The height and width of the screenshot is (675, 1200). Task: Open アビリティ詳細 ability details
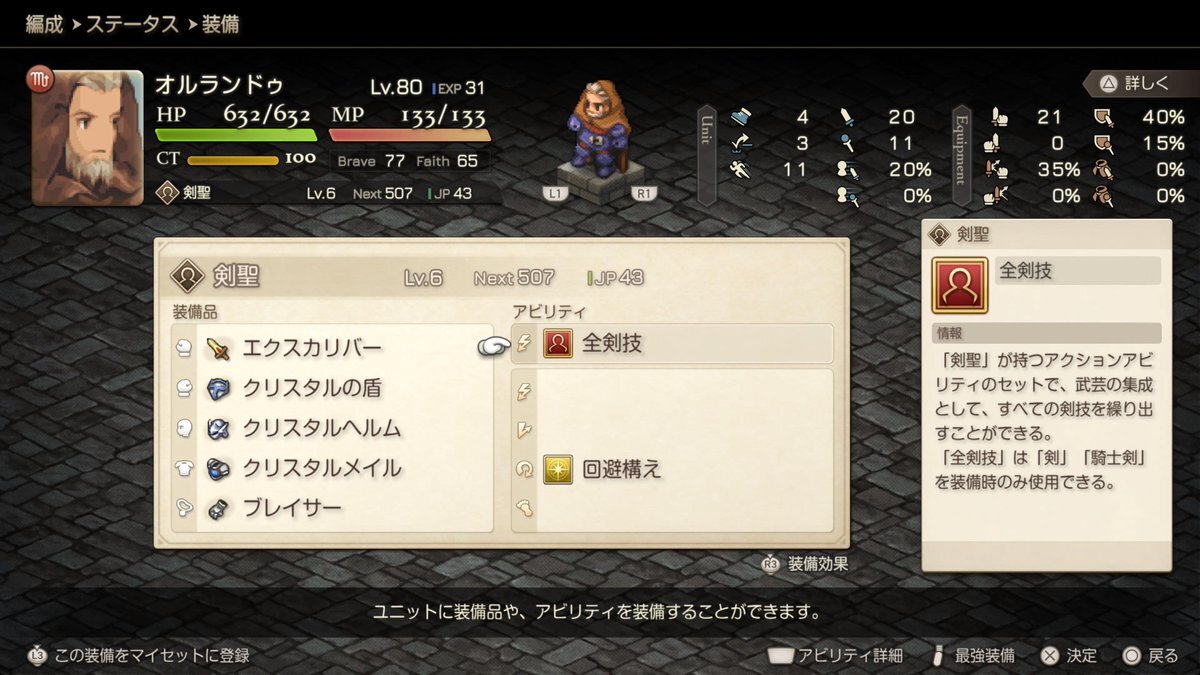tap(836, 656)
